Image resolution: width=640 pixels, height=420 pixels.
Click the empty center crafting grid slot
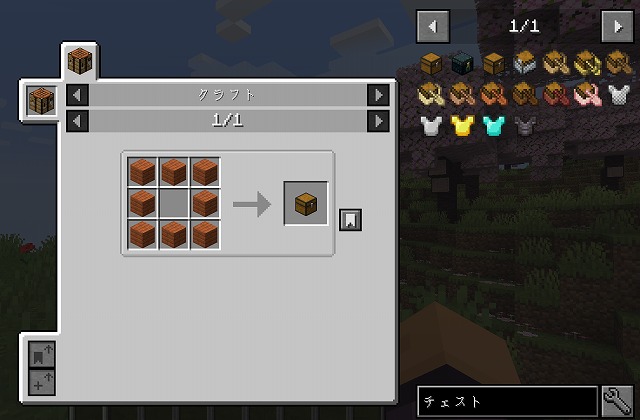click(174, 203)
